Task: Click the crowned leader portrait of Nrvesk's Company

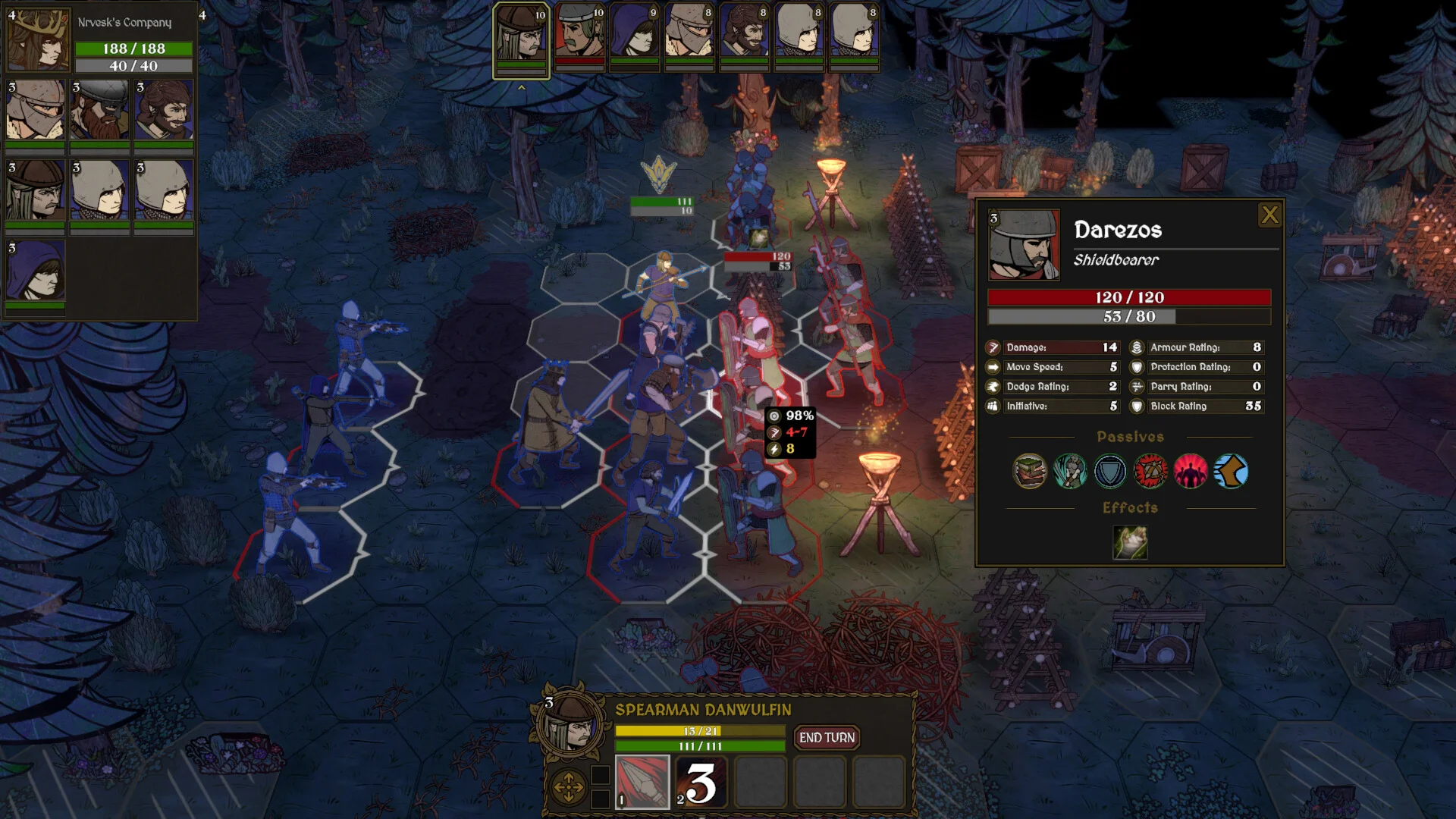Action: click(x=38, y=39)
